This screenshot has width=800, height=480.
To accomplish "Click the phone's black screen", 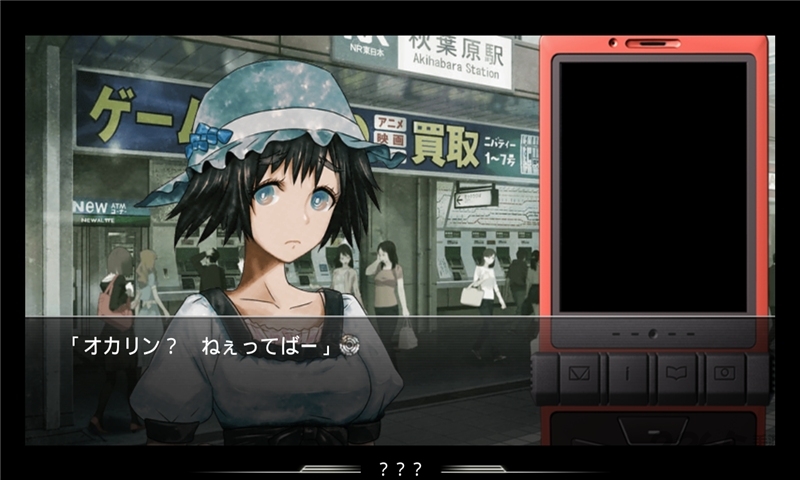I will click(652, 186).
